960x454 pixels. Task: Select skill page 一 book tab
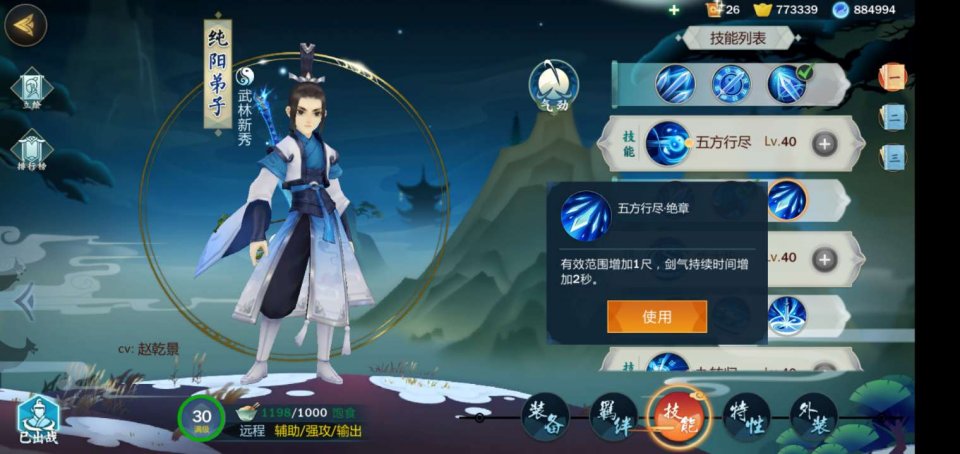(x=892, y=76)
